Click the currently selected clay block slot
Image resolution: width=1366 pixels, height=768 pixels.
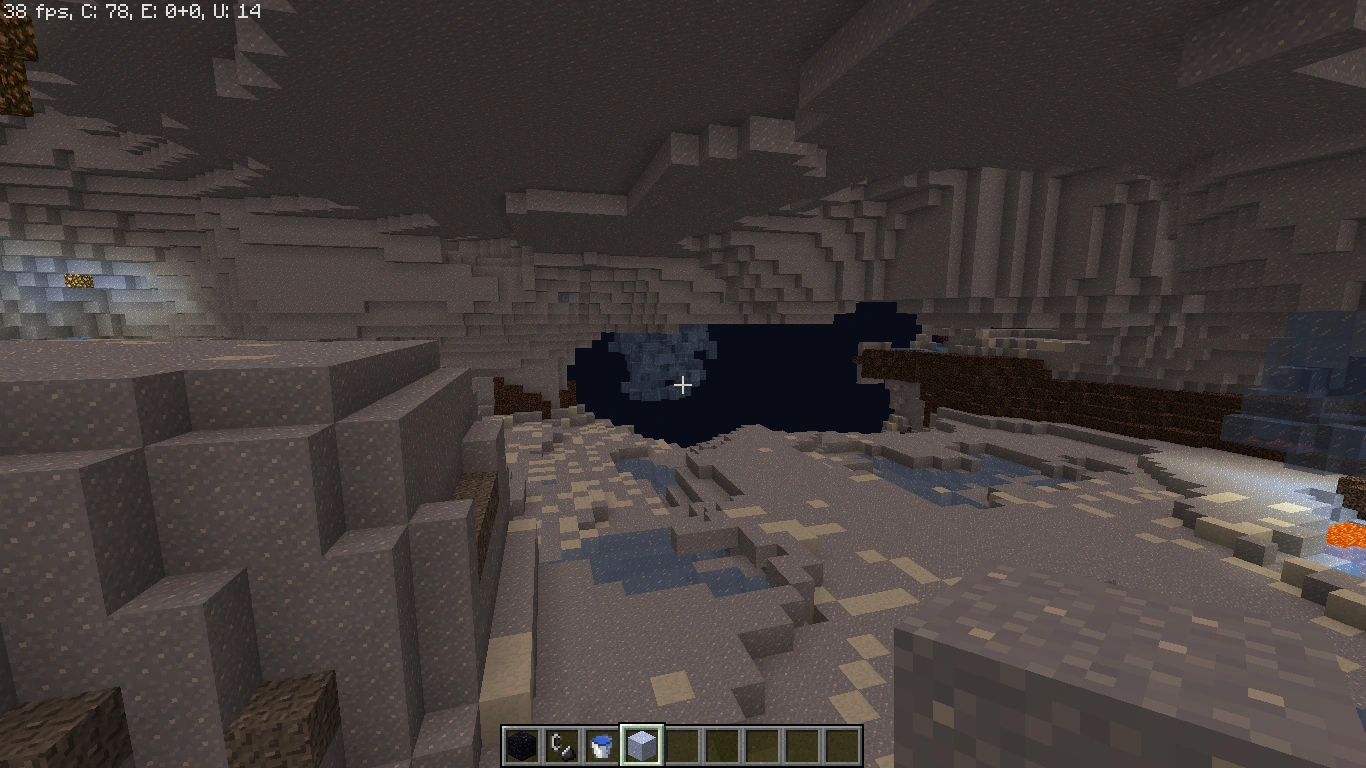coord(644,744)
